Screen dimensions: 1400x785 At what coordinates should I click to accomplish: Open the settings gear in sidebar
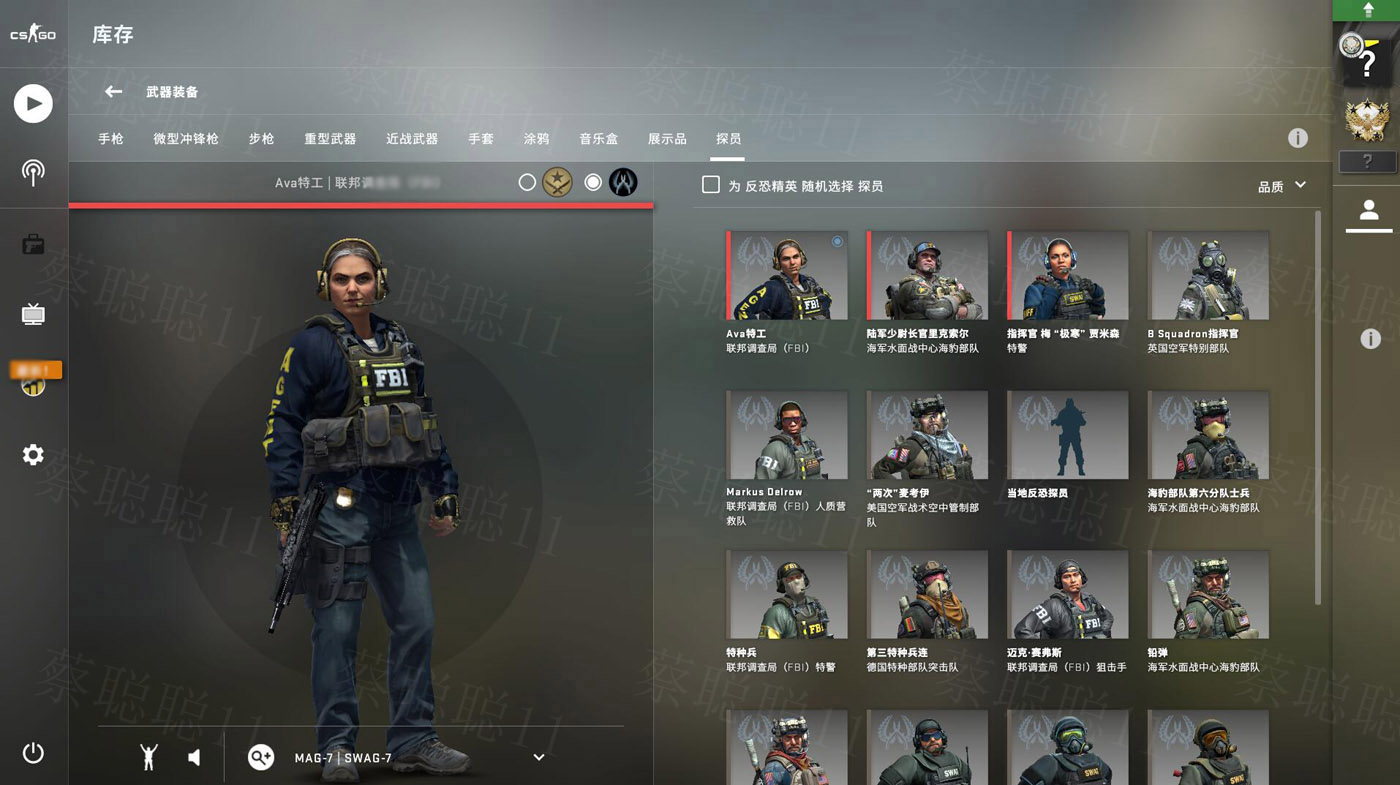pos(33,455)
